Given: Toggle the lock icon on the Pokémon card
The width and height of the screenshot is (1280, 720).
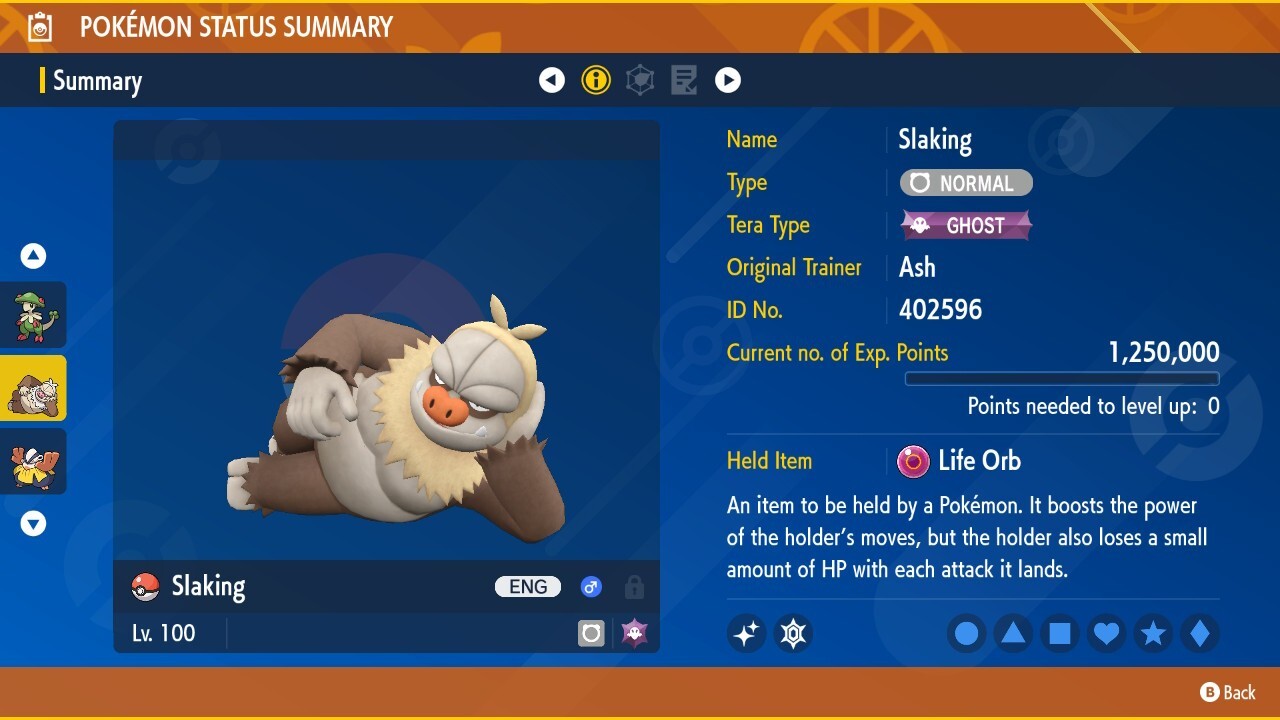Looking at the screenshot, I should point(634,587).
